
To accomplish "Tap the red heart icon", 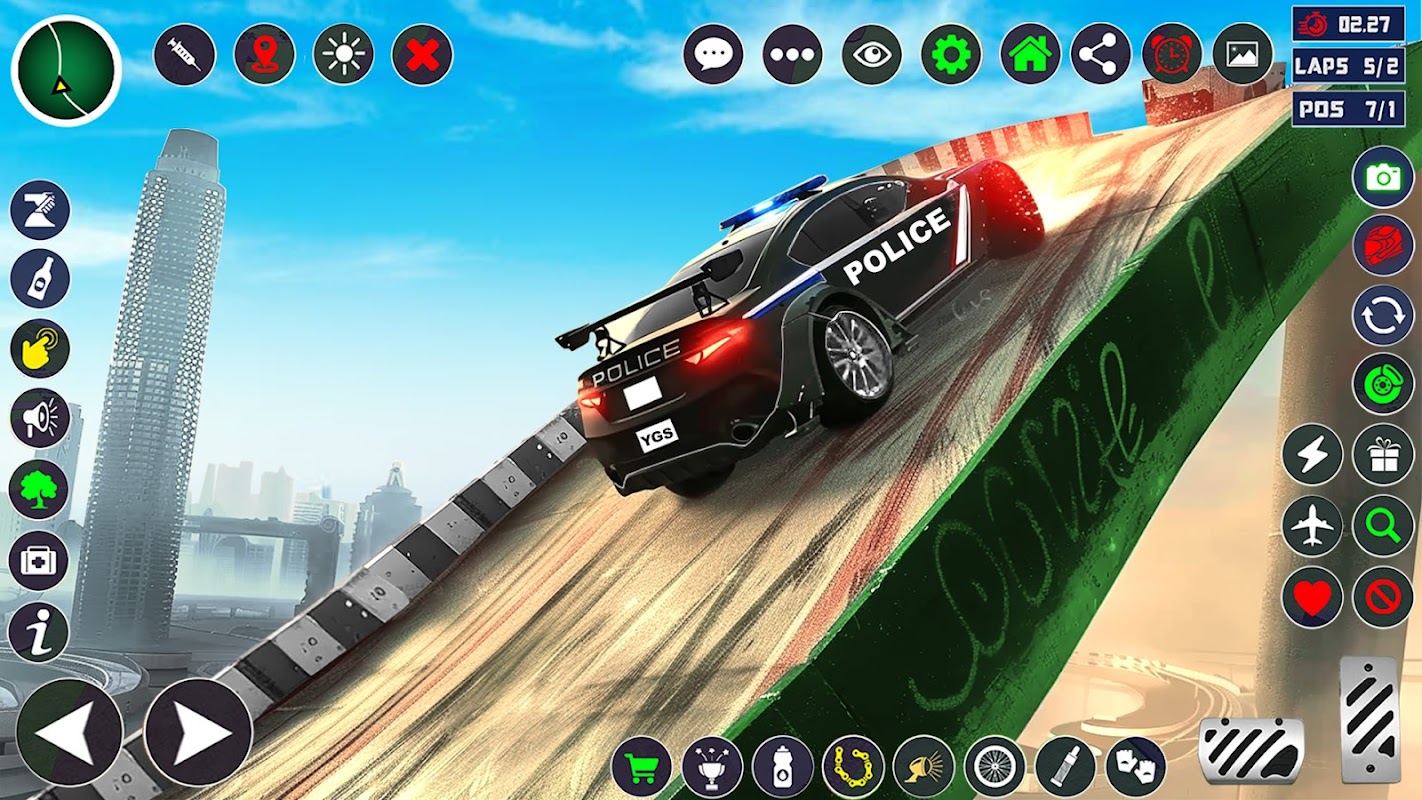I will (x=1312, y=597).
